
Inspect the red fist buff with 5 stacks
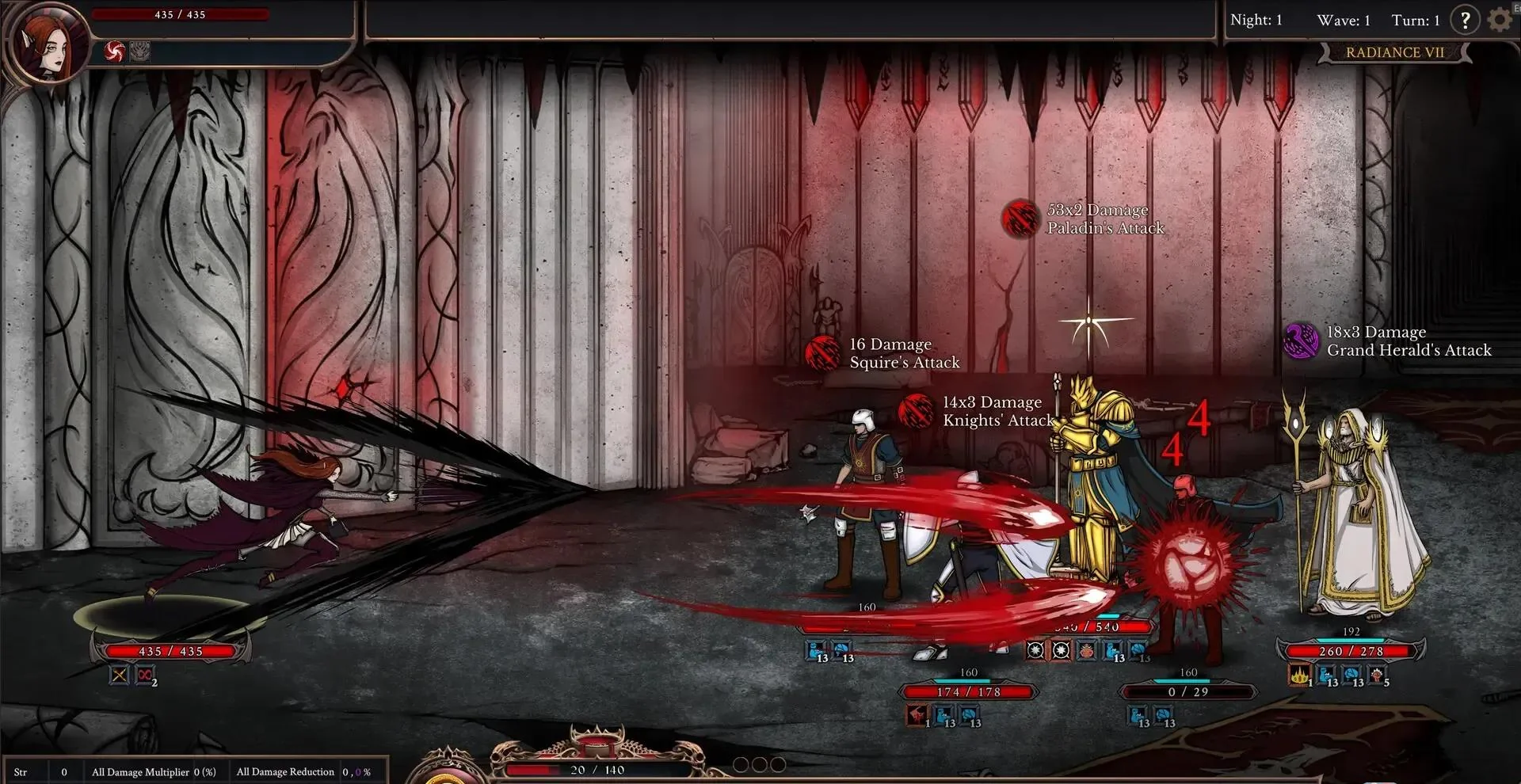[1377, 676]
